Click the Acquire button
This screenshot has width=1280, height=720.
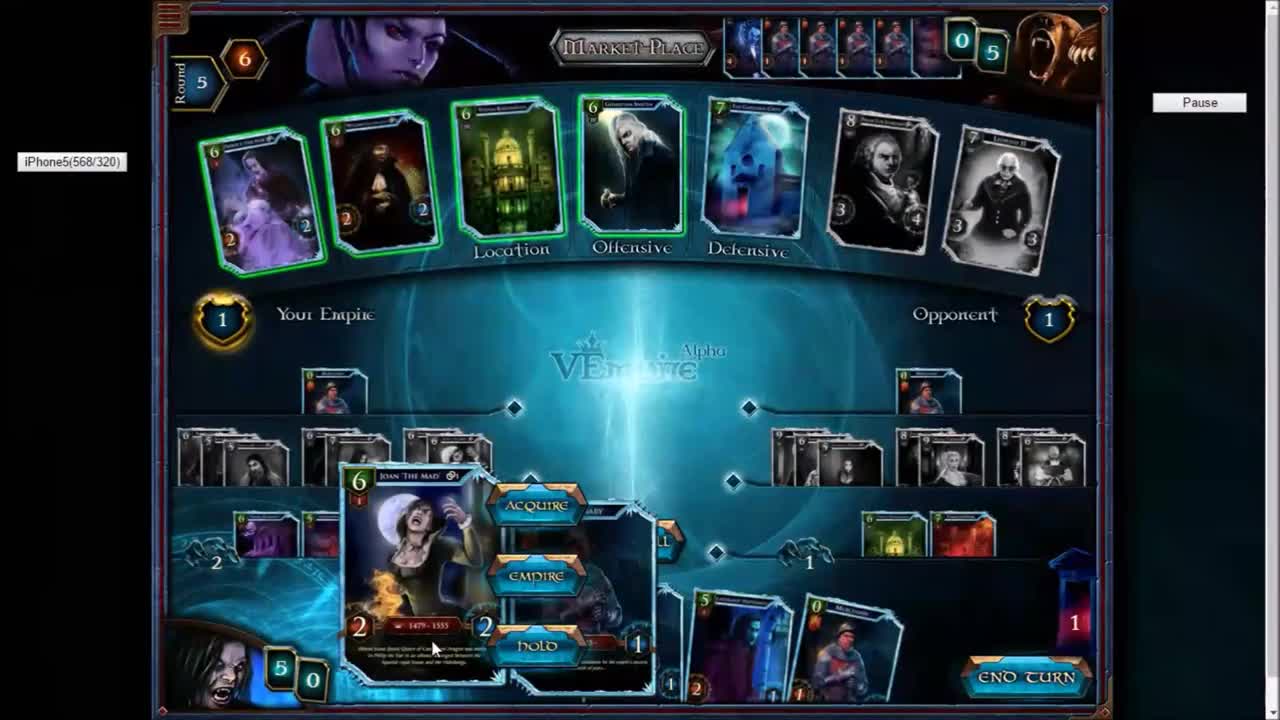click(536, 507)
